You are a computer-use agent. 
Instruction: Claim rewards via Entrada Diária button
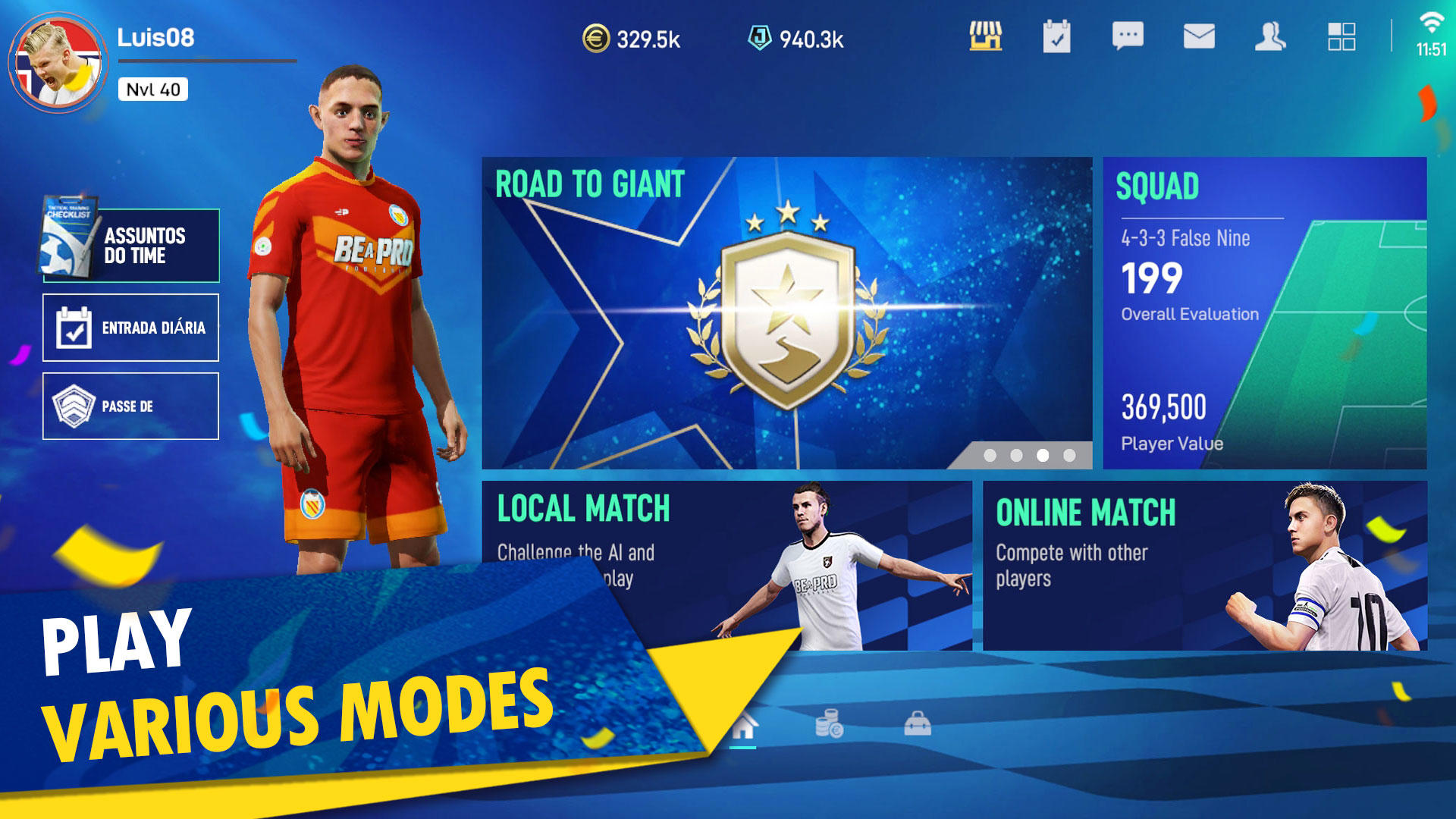[130, 328]
